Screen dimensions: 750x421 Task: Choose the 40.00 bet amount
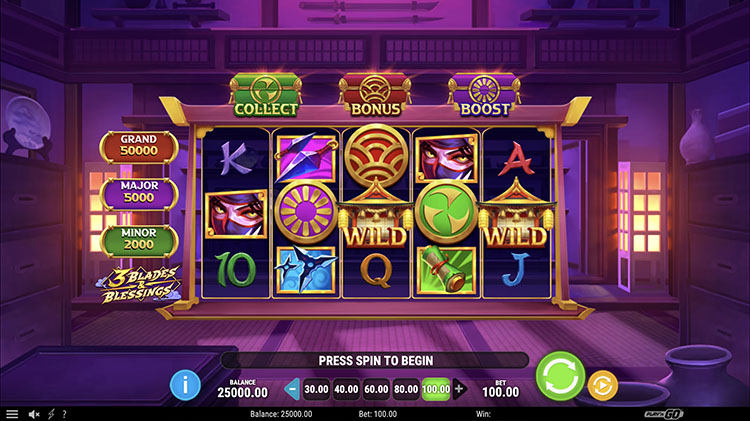[347, 389]
